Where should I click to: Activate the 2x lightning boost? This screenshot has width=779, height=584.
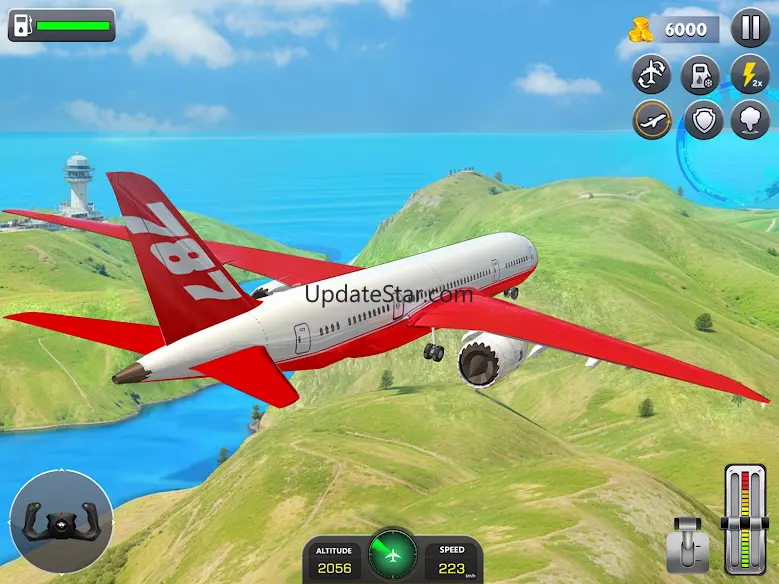tap(750, 74)
